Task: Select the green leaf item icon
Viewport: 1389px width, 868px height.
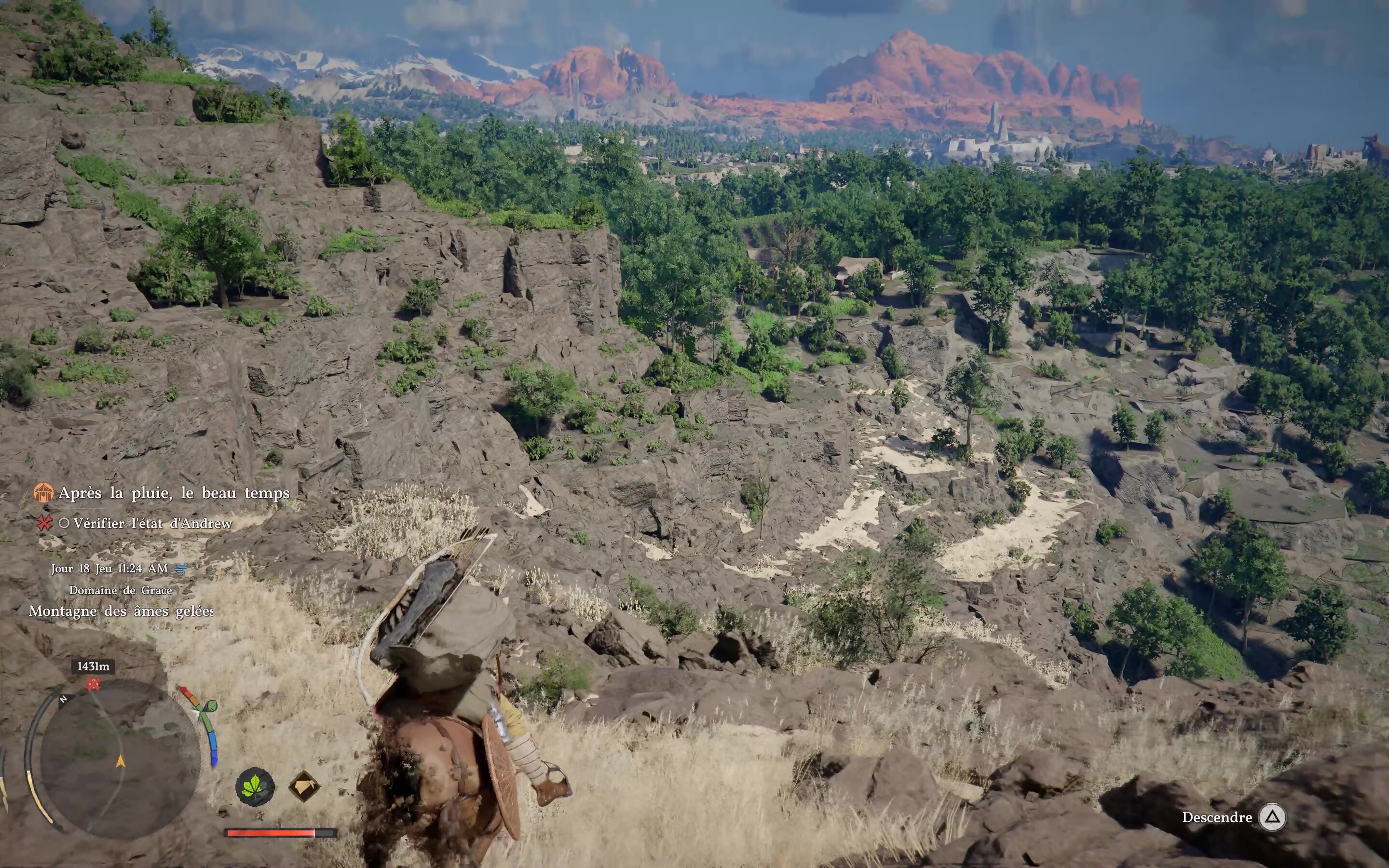Action: click(x=255, y=787)
